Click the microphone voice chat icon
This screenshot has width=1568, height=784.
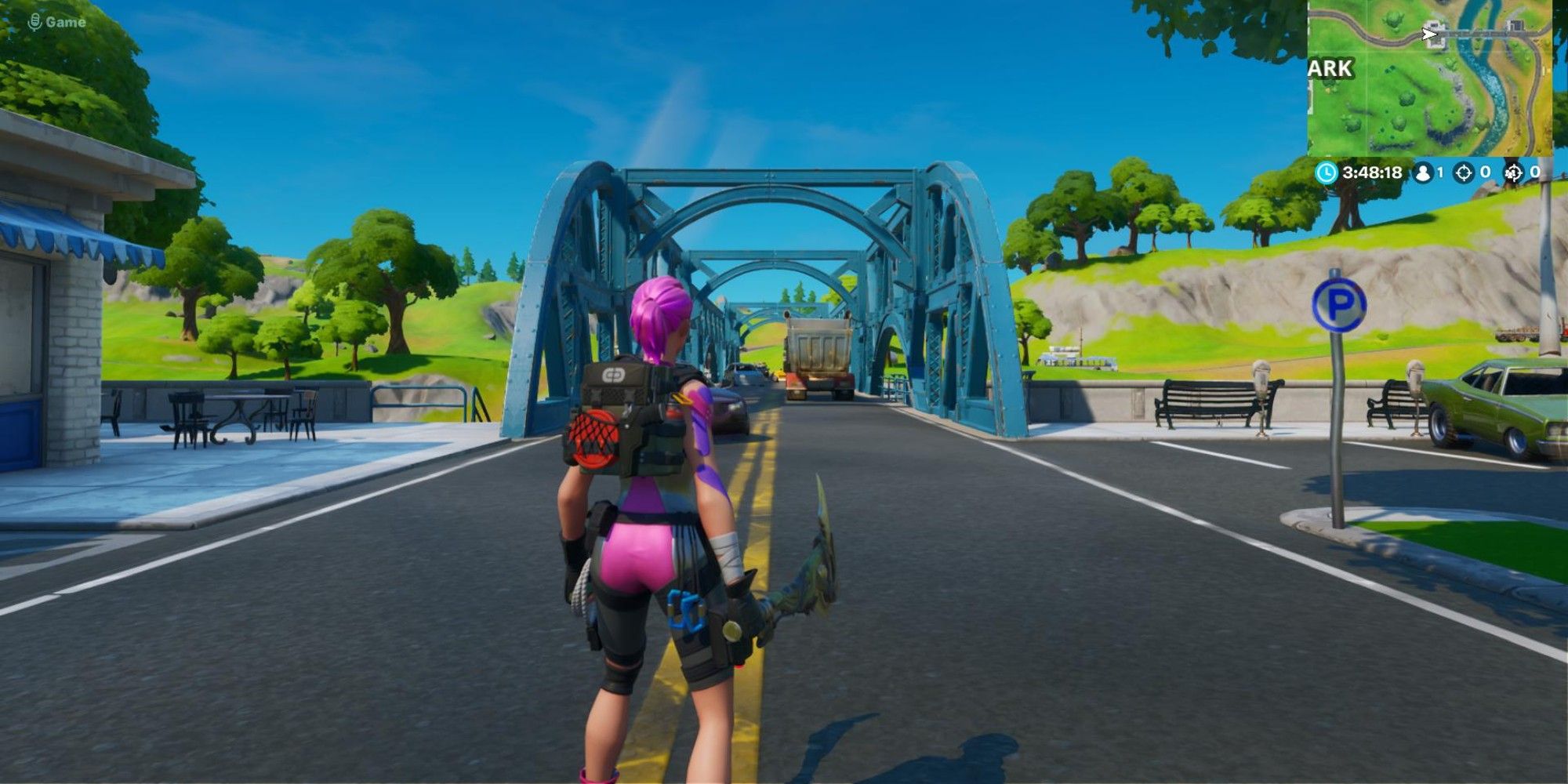click(33, 21)
